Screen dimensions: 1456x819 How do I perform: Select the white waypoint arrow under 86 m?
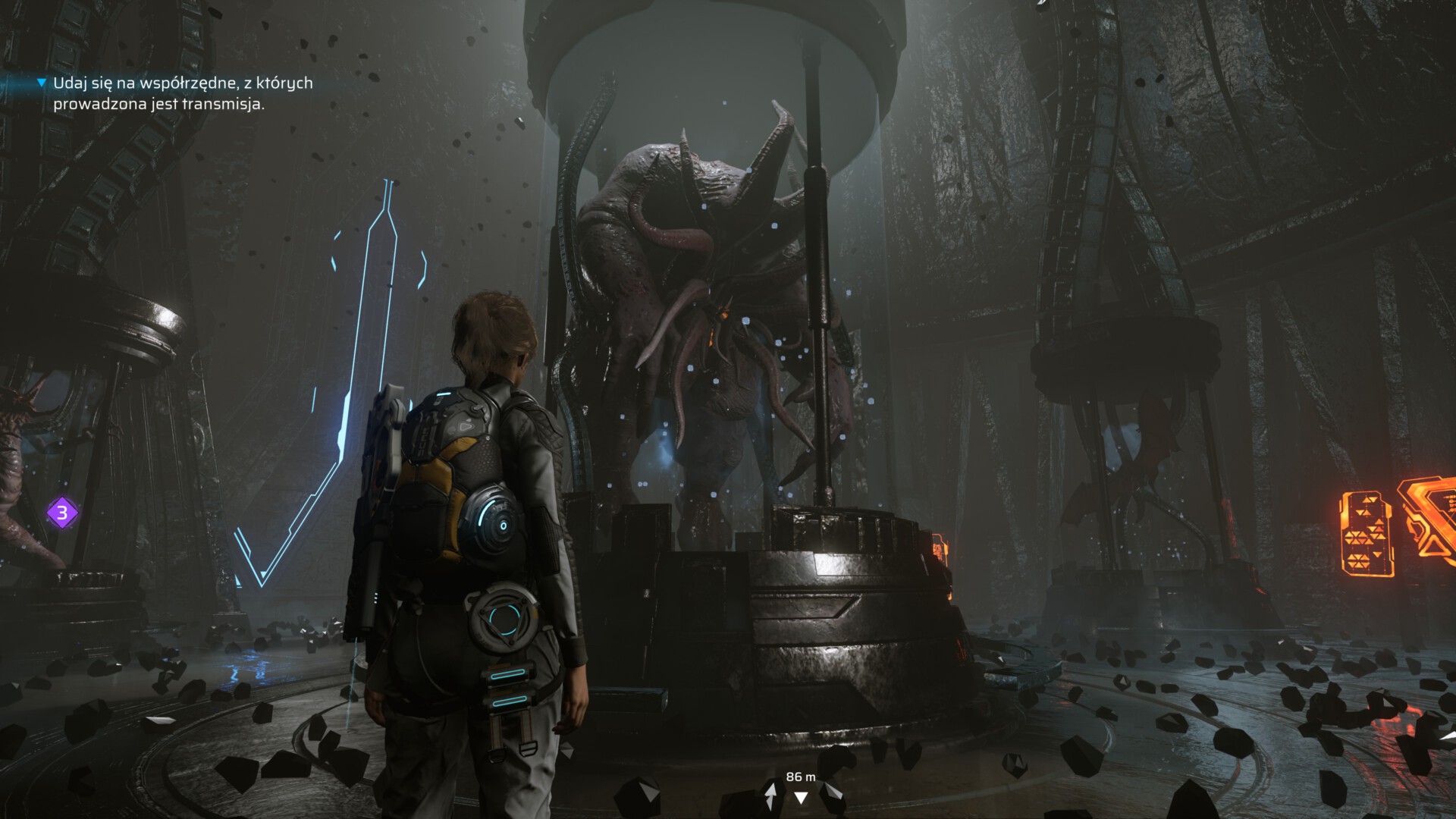(x=801, y=797)
